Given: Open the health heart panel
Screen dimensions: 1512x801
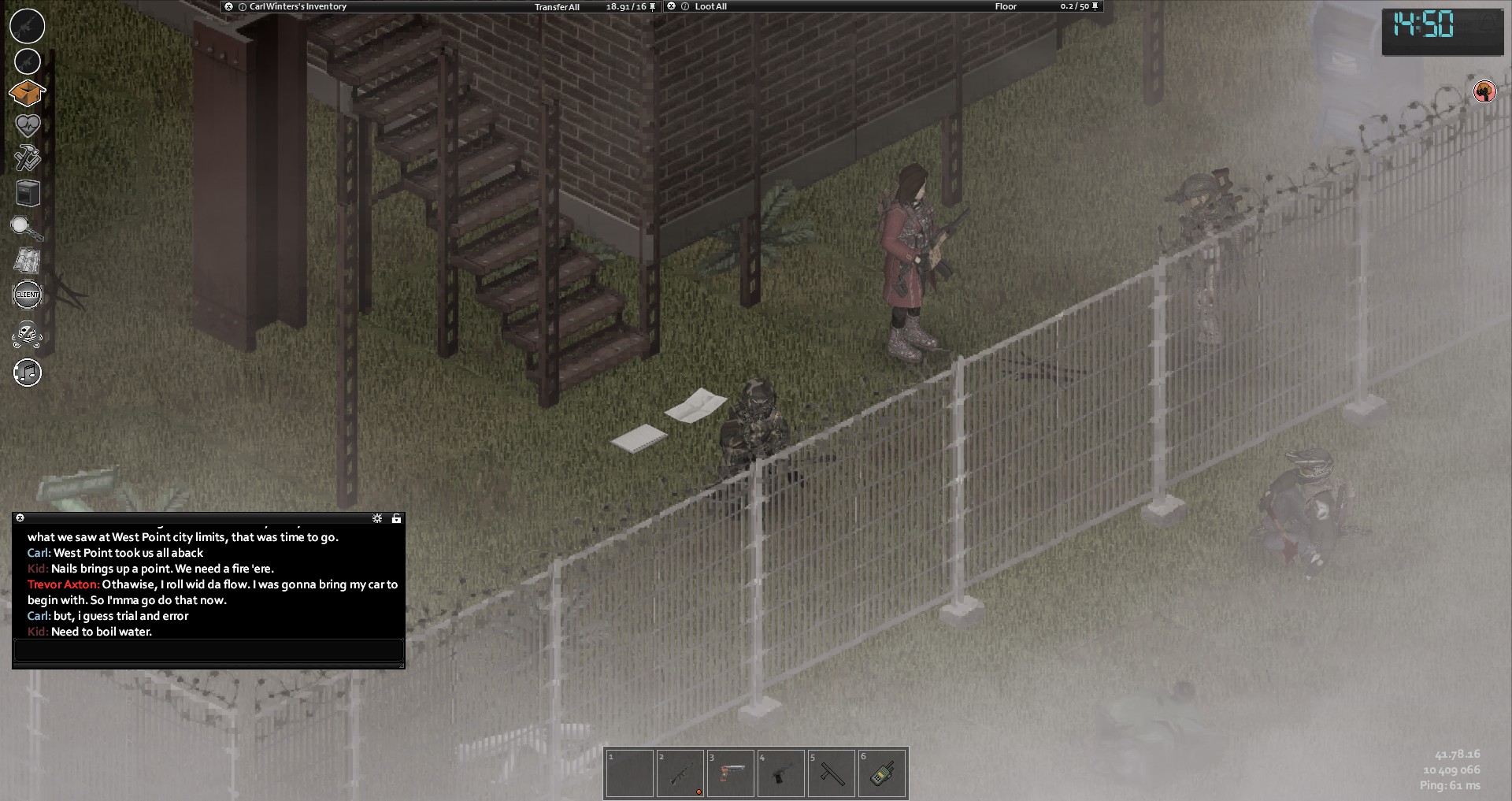Looking at the screenshot, I should (28, 125).
